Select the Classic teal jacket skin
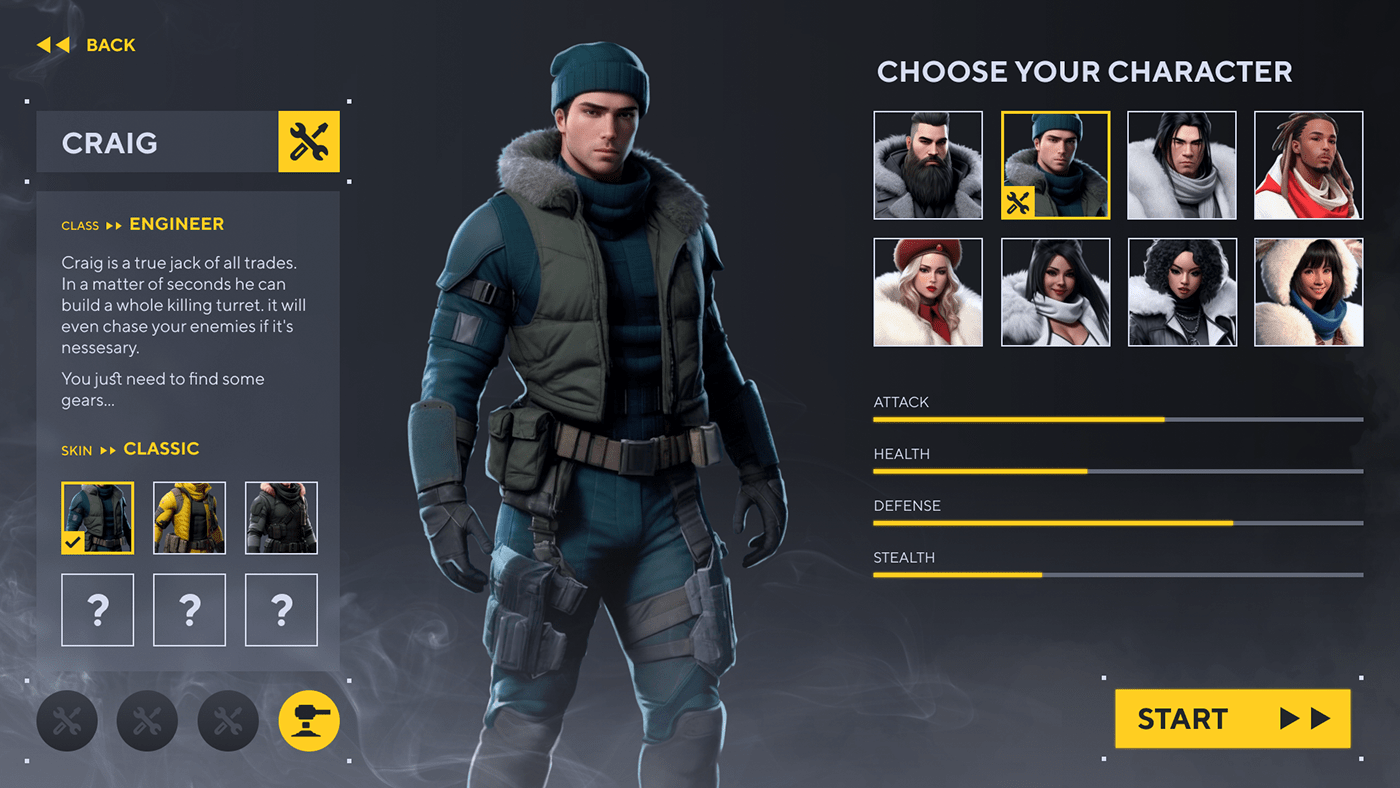 click(97, 518)
